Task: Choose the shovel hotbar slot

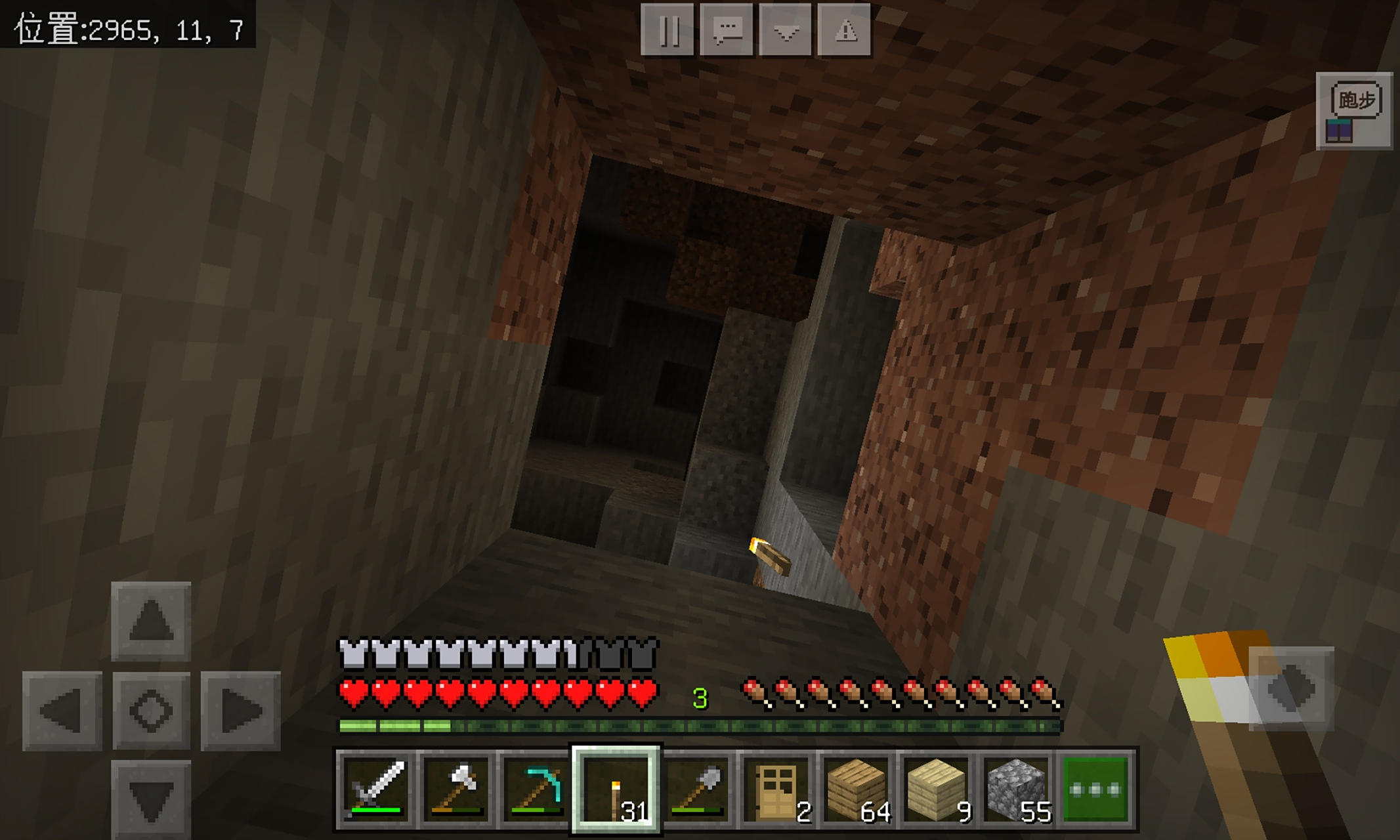Action: (697, 789)
